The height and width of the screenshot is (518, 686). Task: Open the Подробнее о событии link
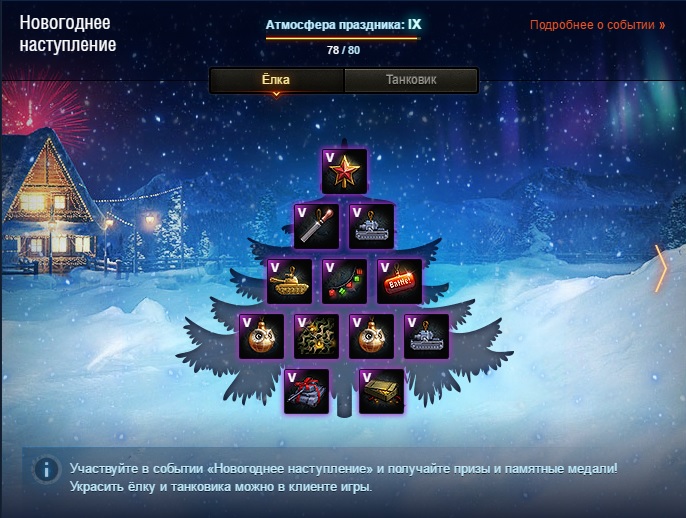click(x=598, y=24)
